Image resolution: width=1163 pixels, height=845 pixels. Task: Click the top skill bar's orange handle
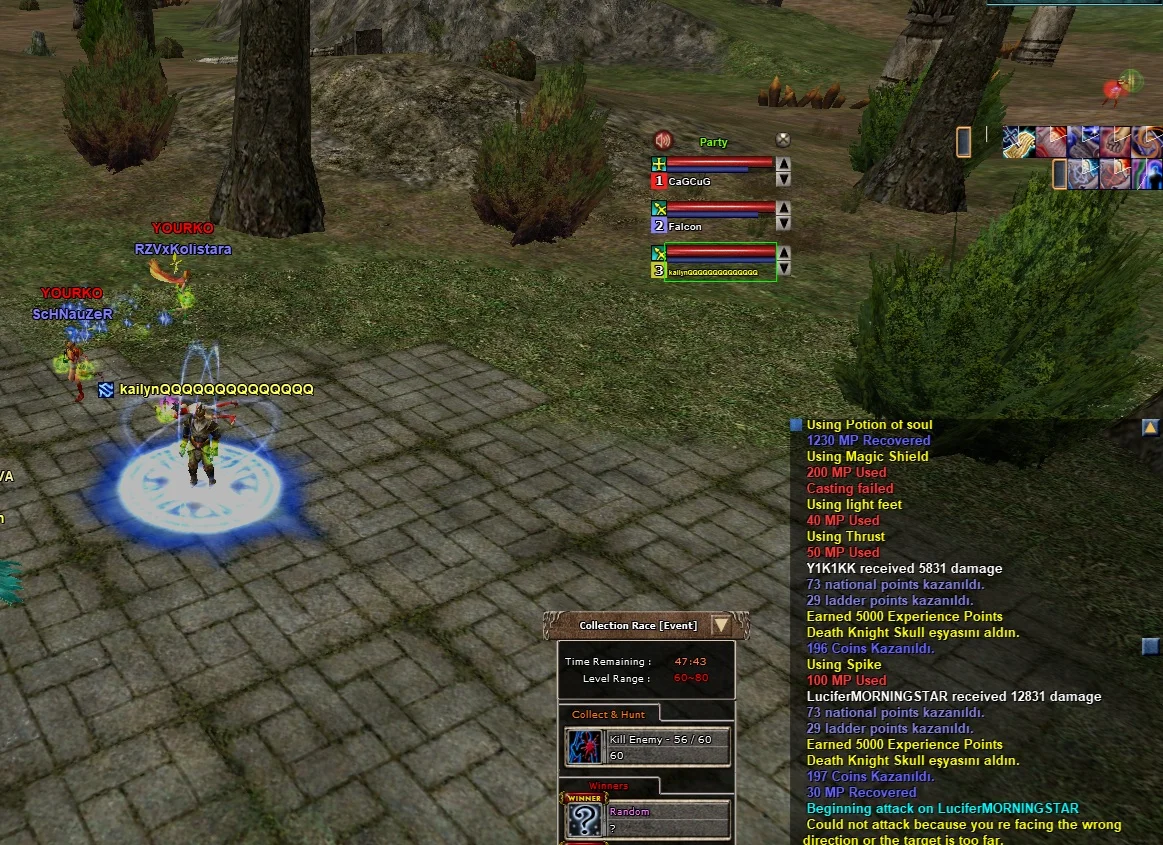point(964,142)
